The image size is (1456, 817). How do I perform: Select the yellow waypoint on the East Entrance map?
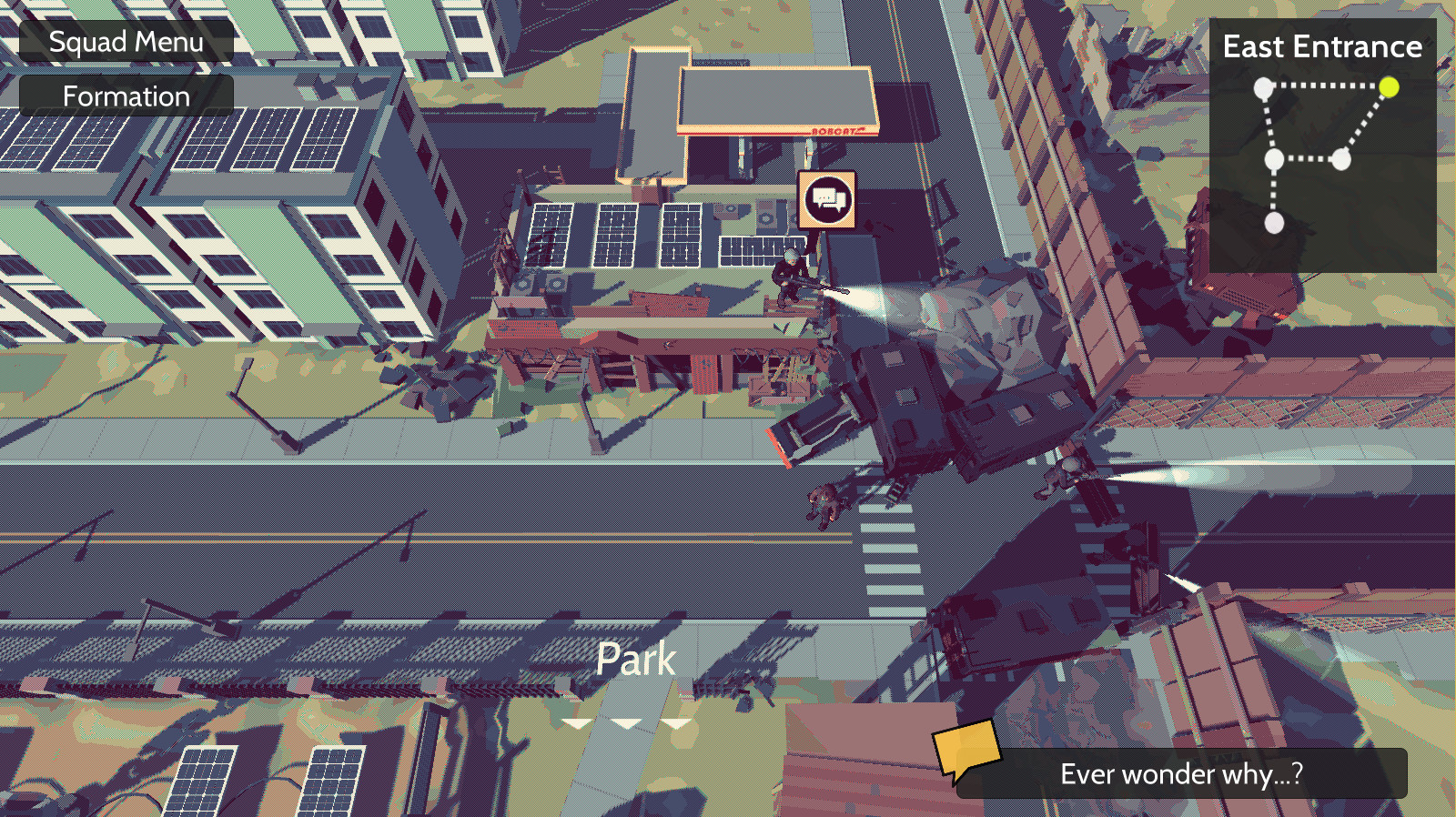pyautogui.click(x=1390, y=87)
